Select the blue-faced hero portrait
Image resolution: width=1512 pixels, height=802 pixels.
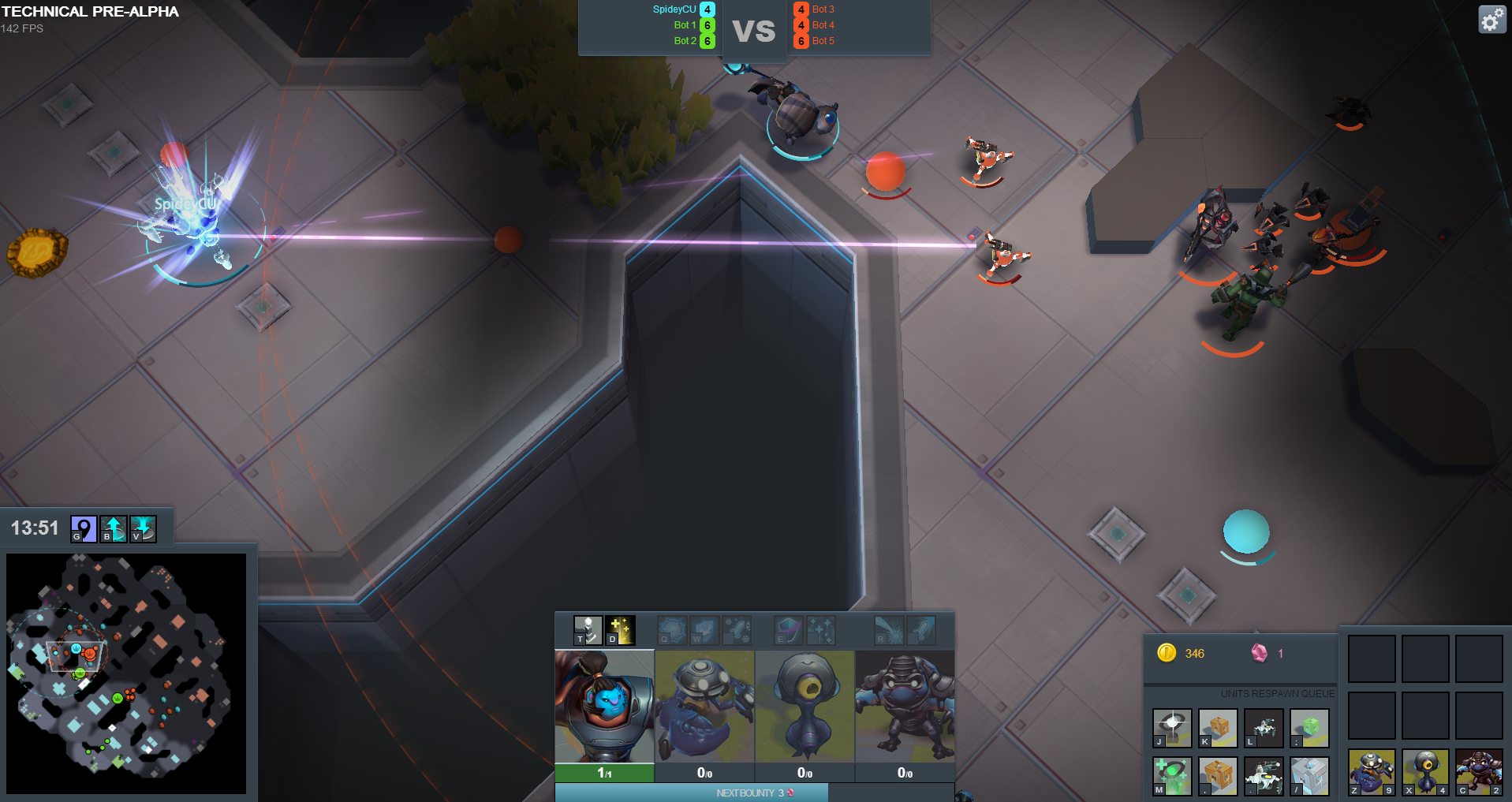[x=604, y=706]
